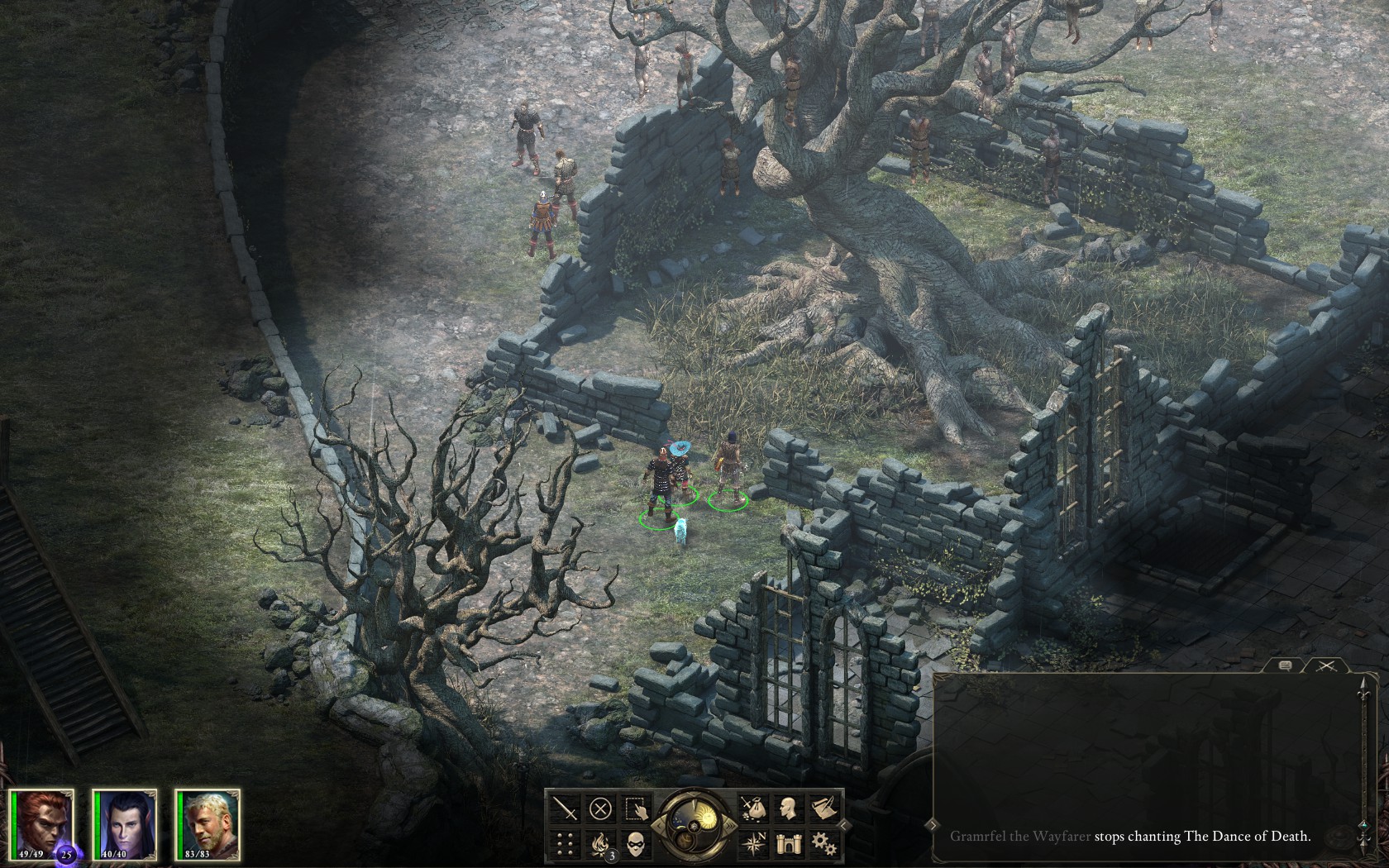Expand the combat log with the left arrow
This screenshot has width=1389, height=868.
(933, 825)
